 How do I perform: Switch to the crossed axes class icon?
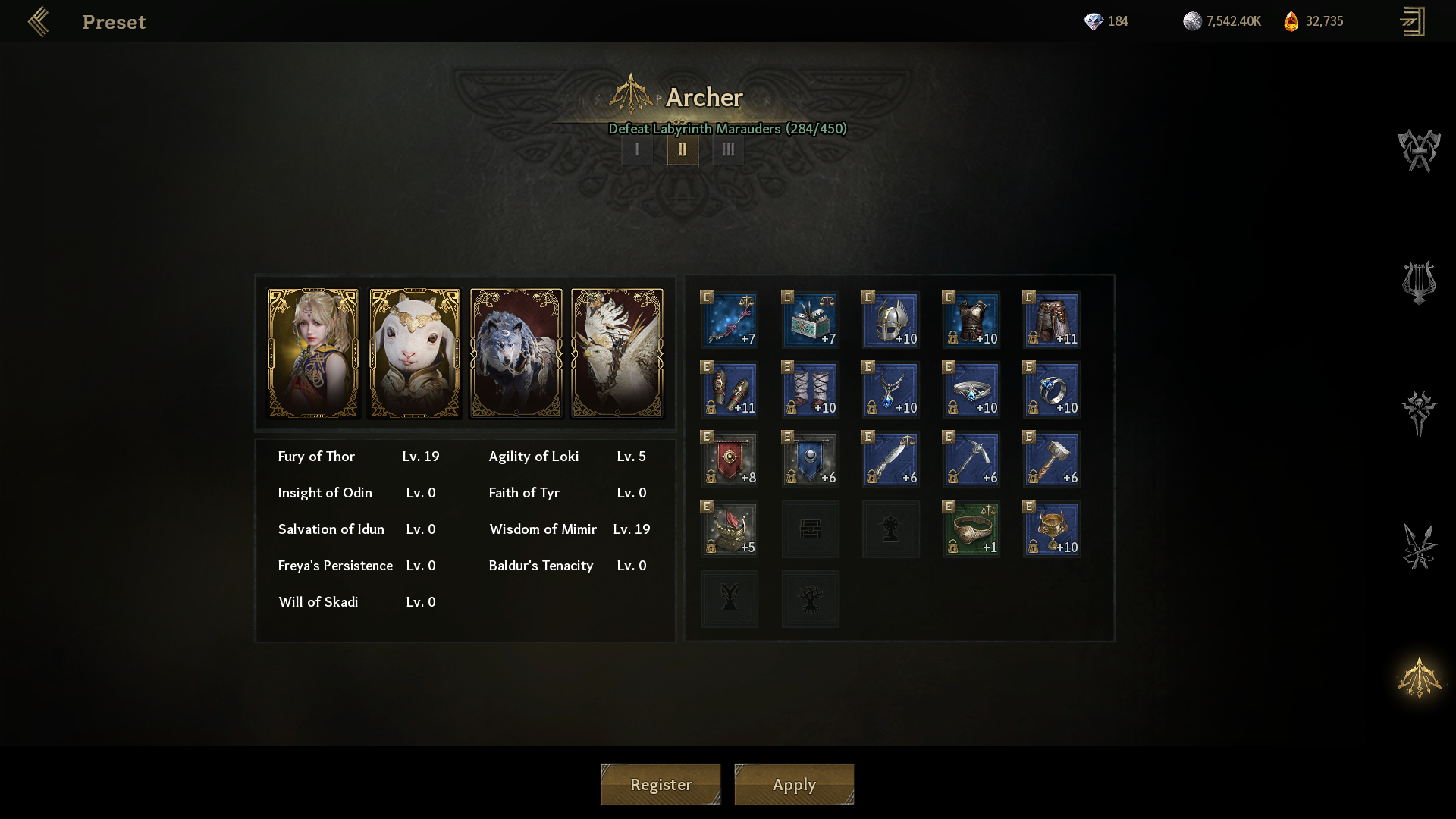click(x=1419, y=150)
